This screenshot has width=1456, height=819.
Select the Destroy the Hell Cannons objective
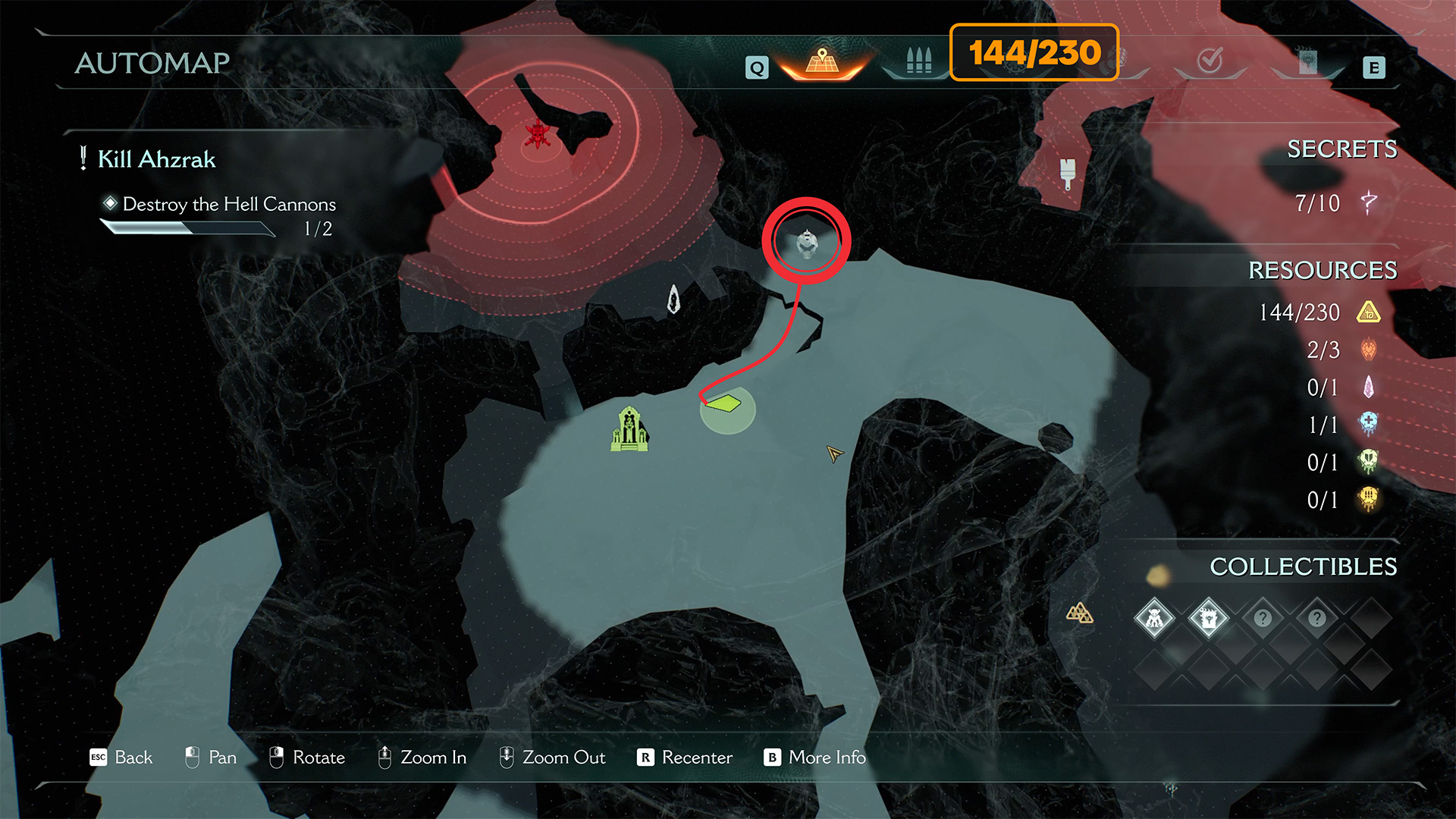click(228, 204)
